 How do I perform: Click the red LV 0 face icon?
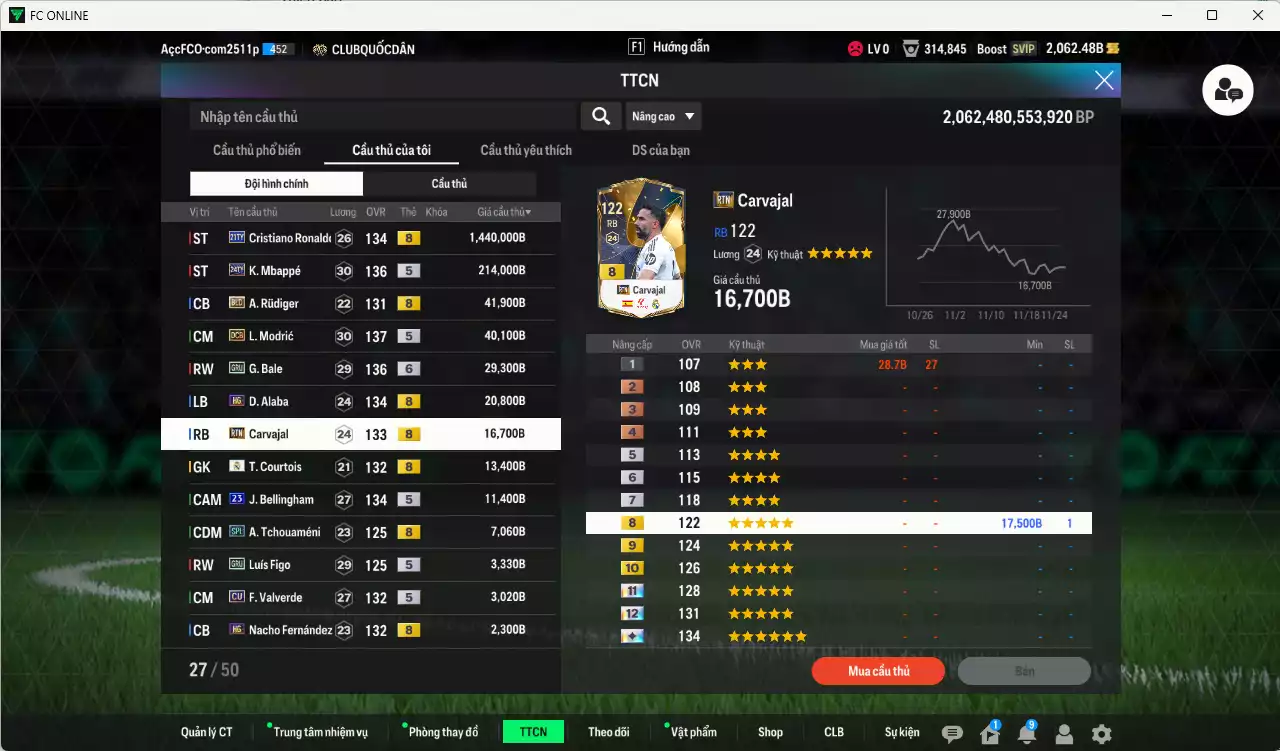coord(855,47)
